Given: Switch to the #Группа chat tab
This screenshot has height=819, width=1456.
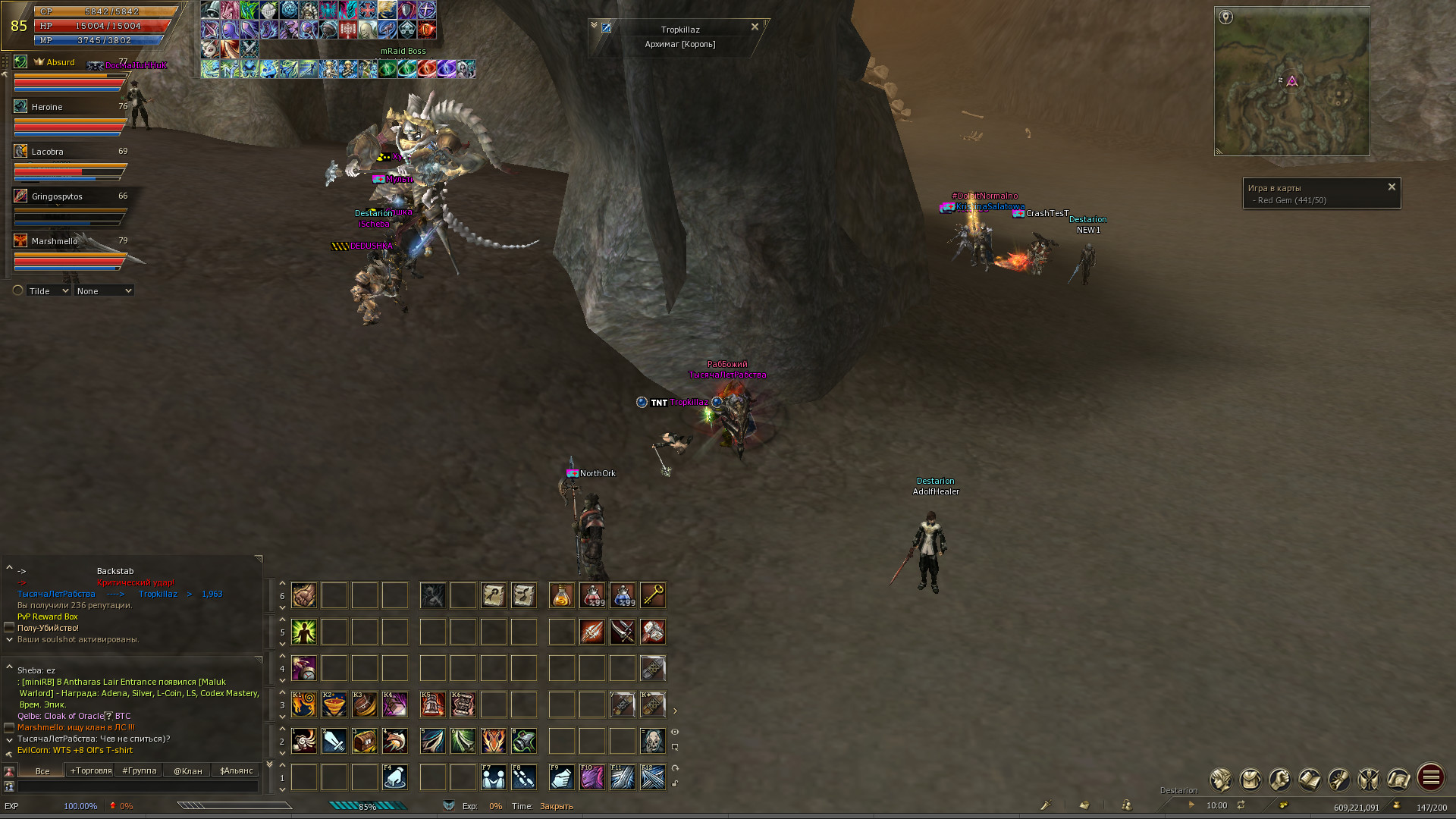Looking at the screenshot, I should click(140, 771).
